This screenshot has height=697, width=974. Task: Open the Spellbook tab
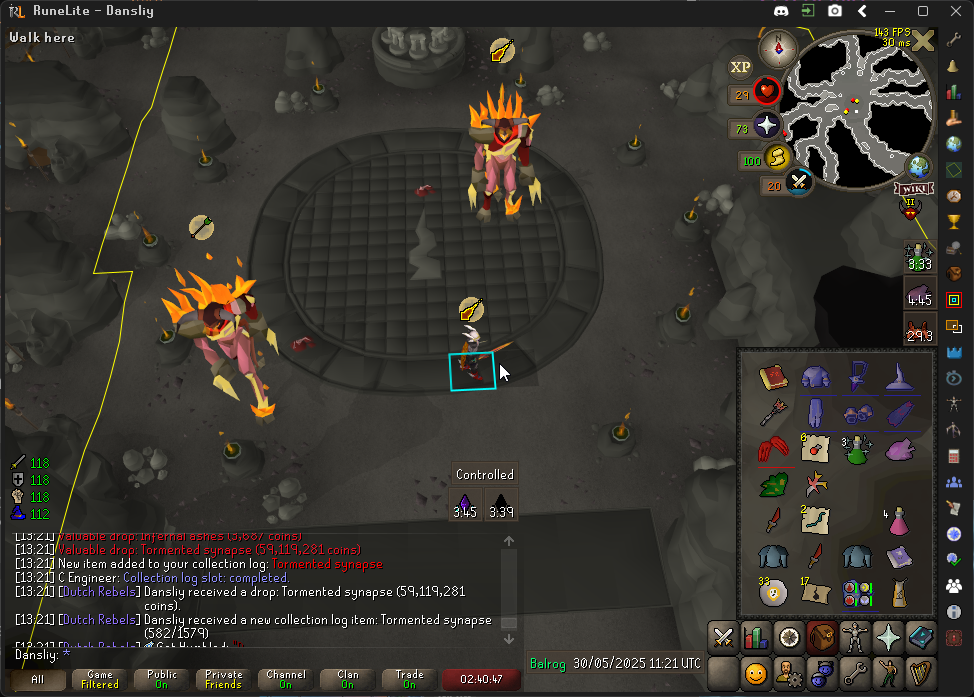(x=919, y=637)
